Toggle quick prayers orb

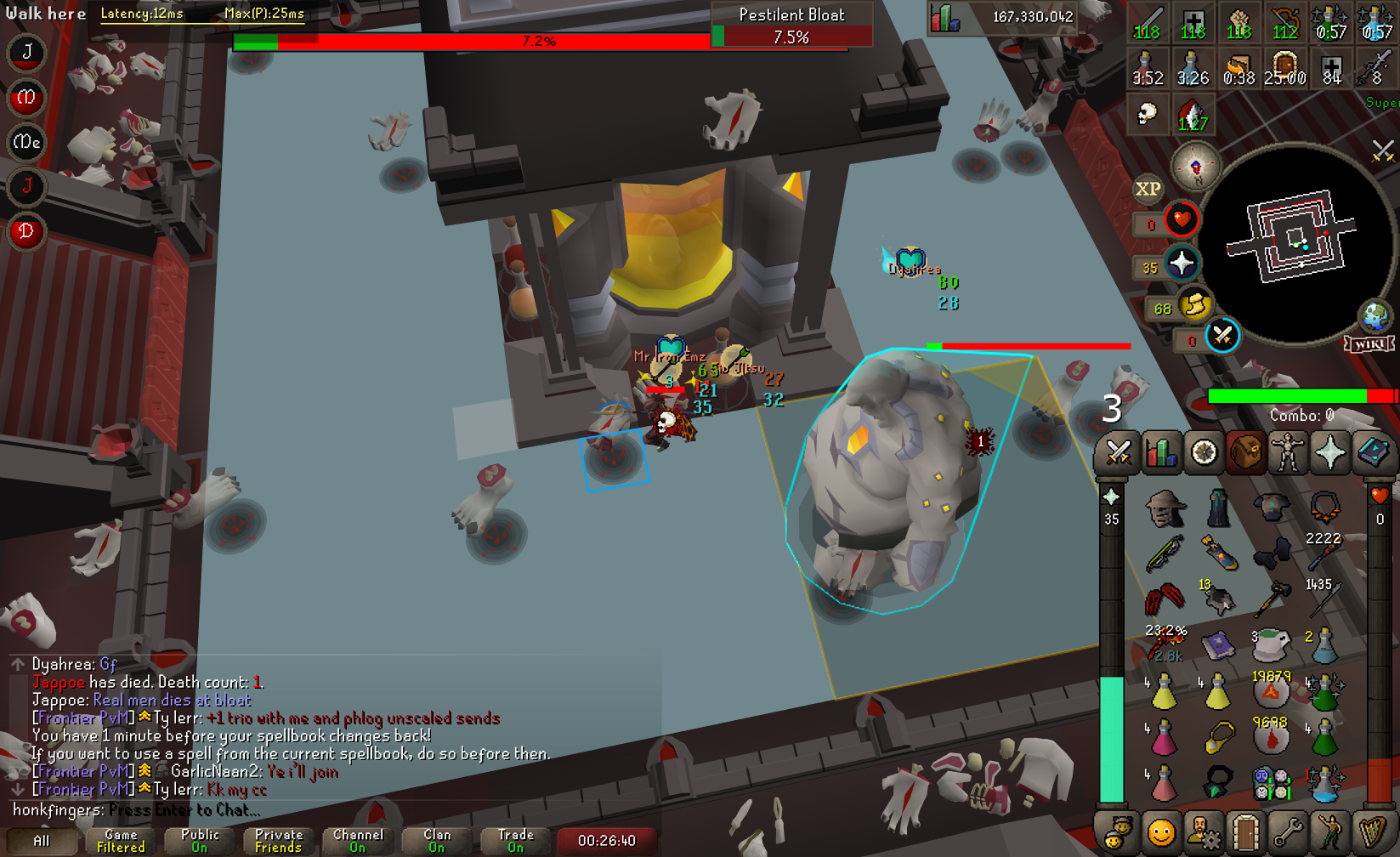click(1181, 264)
